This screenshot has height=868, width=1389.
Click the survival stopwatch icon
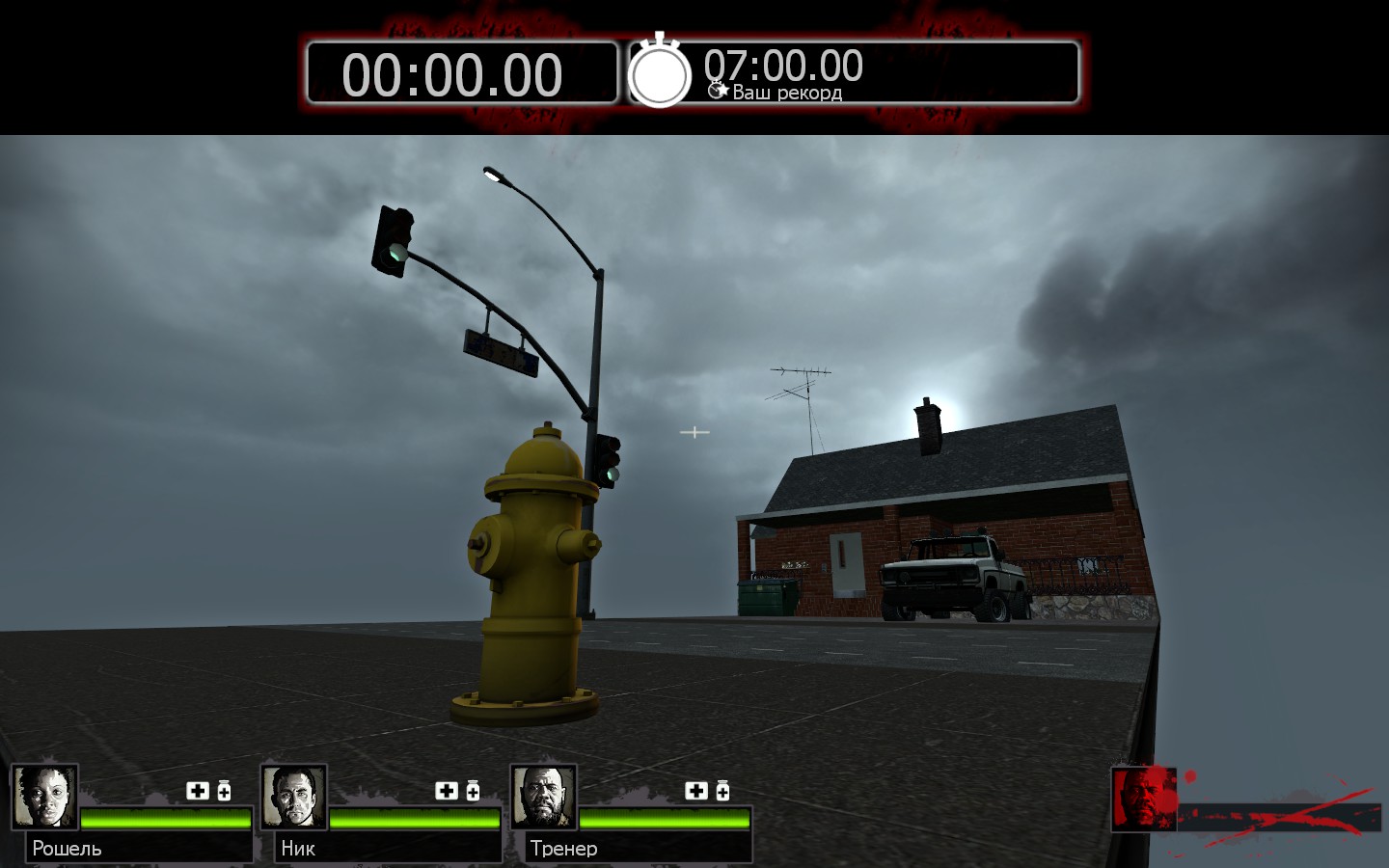click(660, 72)
